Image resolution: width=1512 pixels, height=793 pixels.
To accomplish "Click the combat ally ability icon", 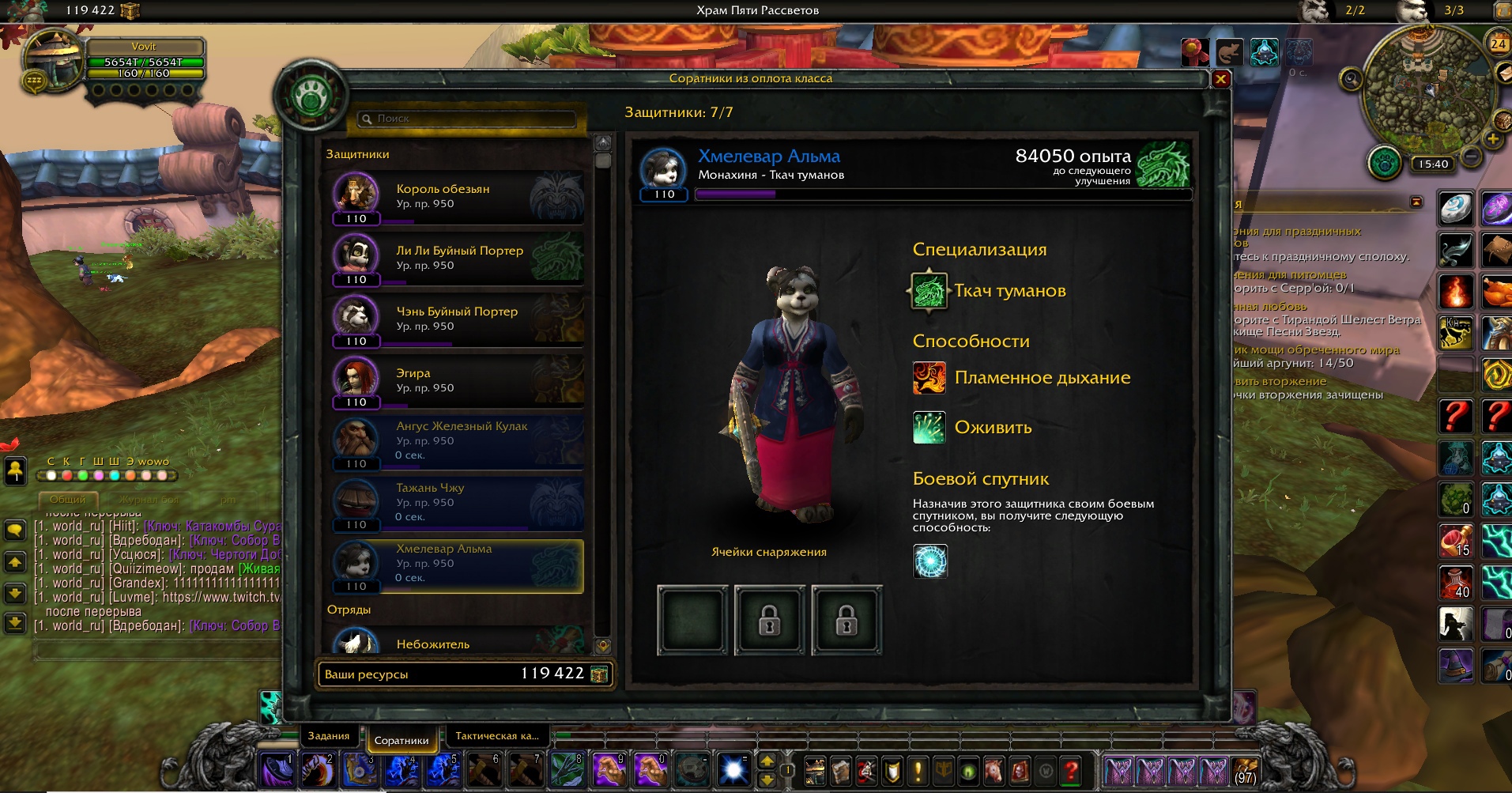I will [930, 561].
